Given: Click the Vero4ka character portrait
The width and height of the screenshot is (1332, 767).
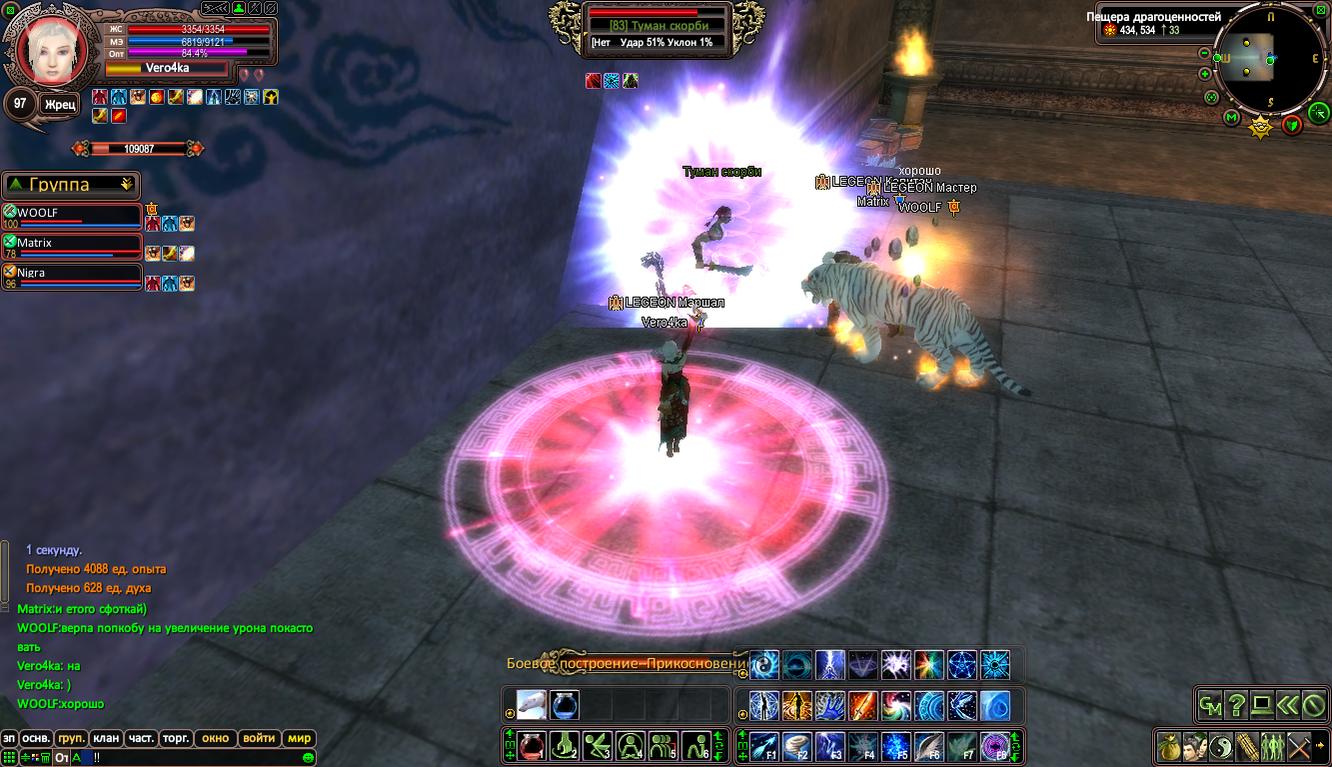Looking at the screenshot, I should (47, 50).
